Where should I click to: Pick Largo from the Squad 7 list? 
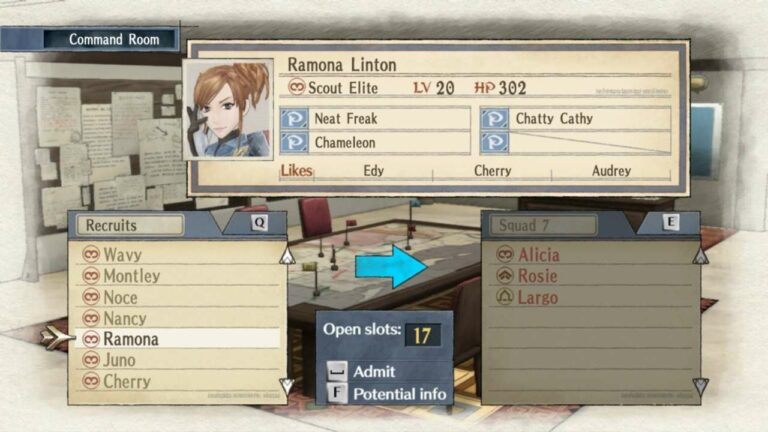pyautogui.click(x=537, y=297)
